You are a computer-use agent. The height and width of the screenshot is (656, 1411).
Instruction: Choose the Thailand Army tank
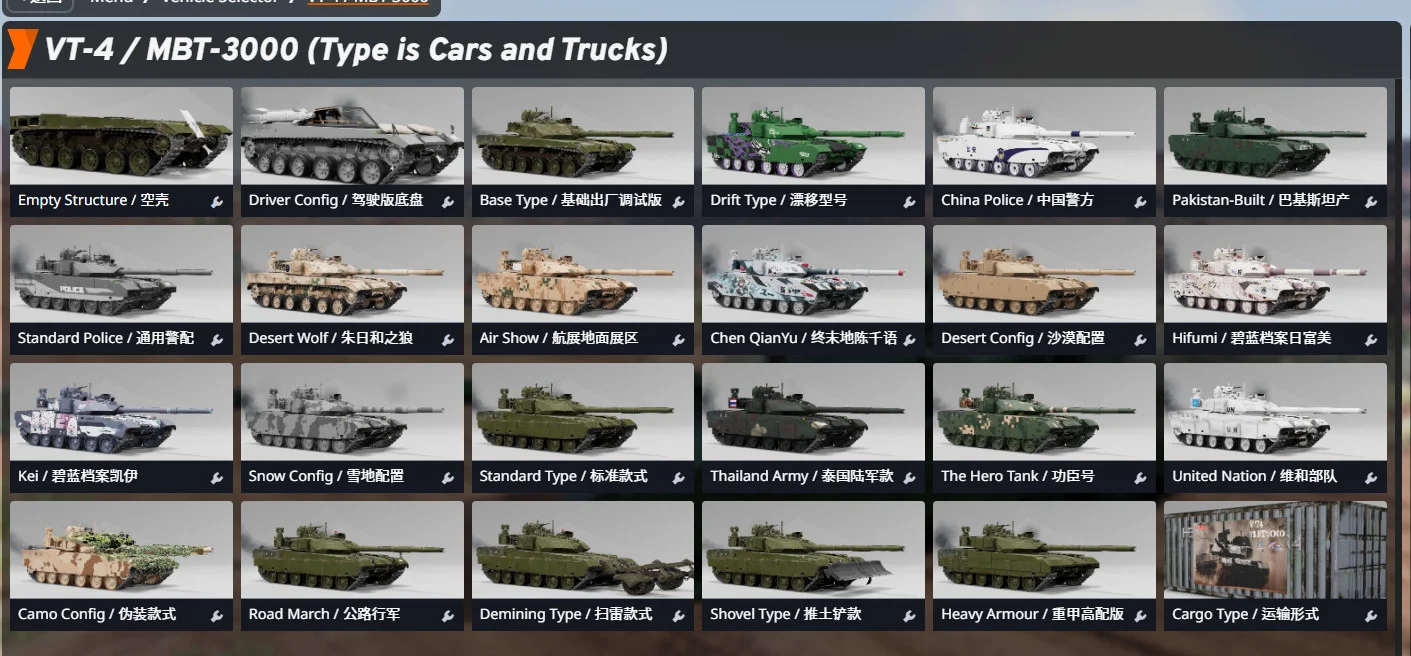(812, 414)
